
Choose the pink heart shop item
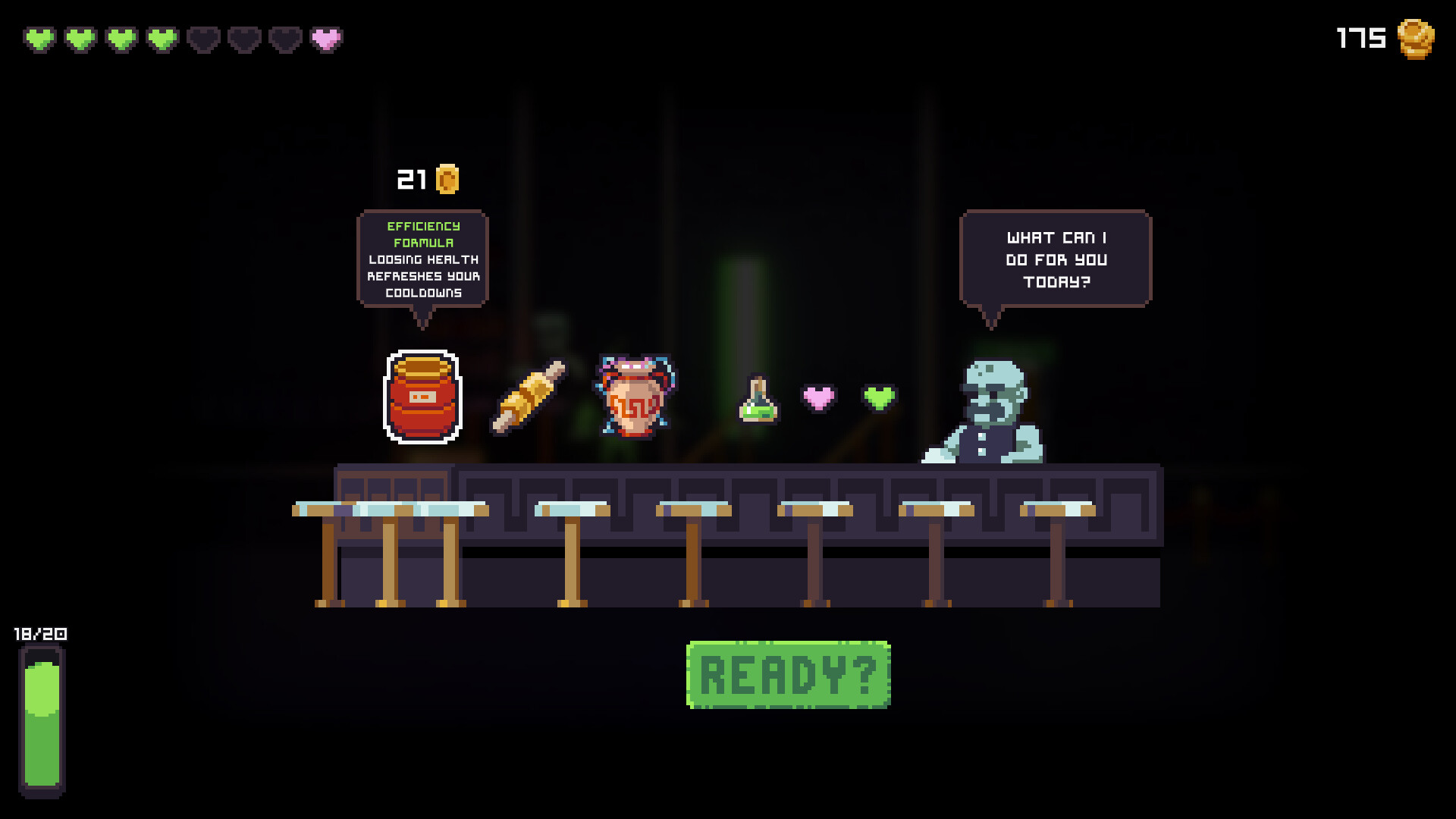[x=819, y=395]
